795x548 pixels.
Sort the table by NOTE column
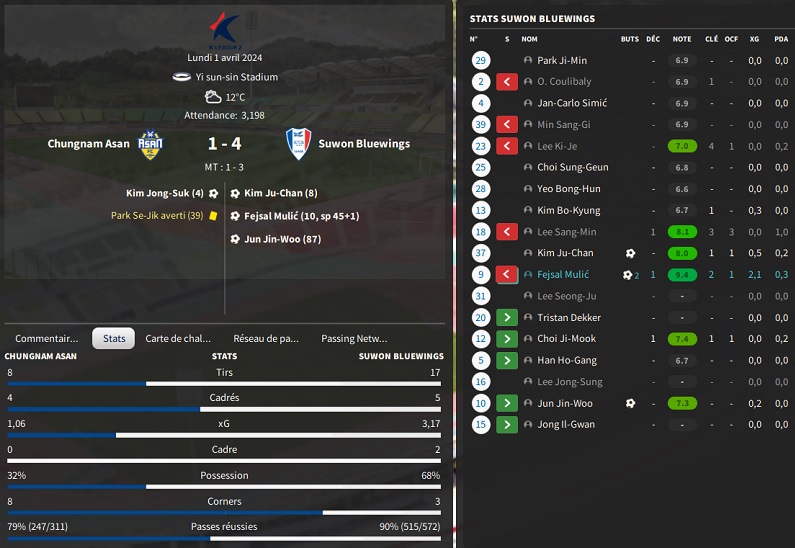681,39
